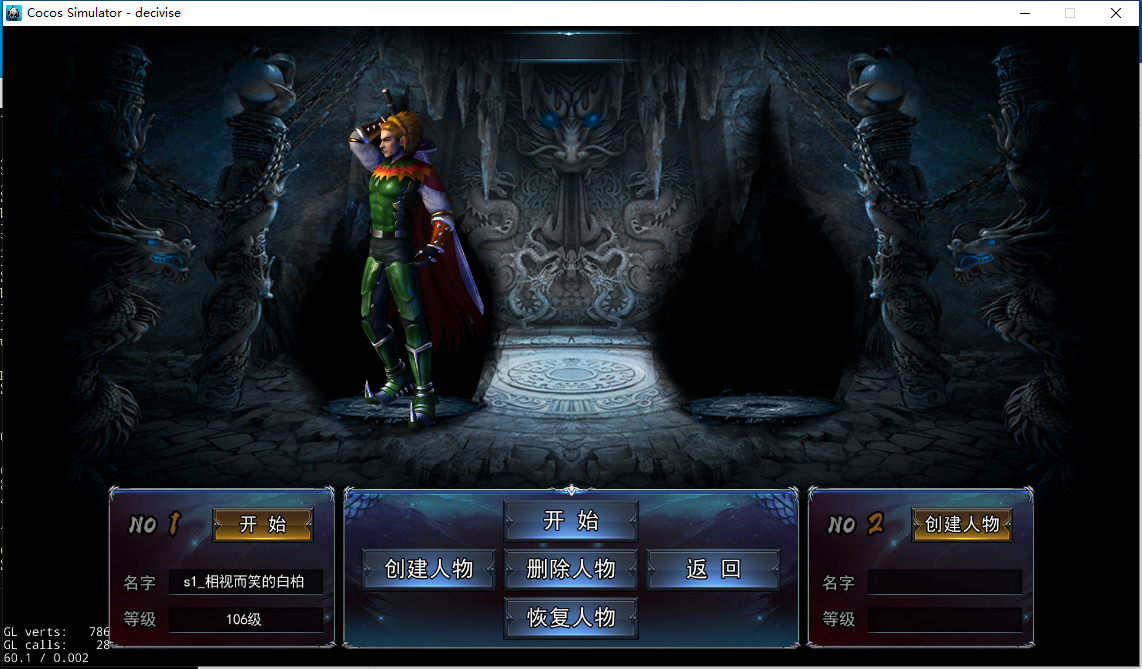Go back with the 返回 button
This screenshot has height=669, width=1142.
(713, 569)
